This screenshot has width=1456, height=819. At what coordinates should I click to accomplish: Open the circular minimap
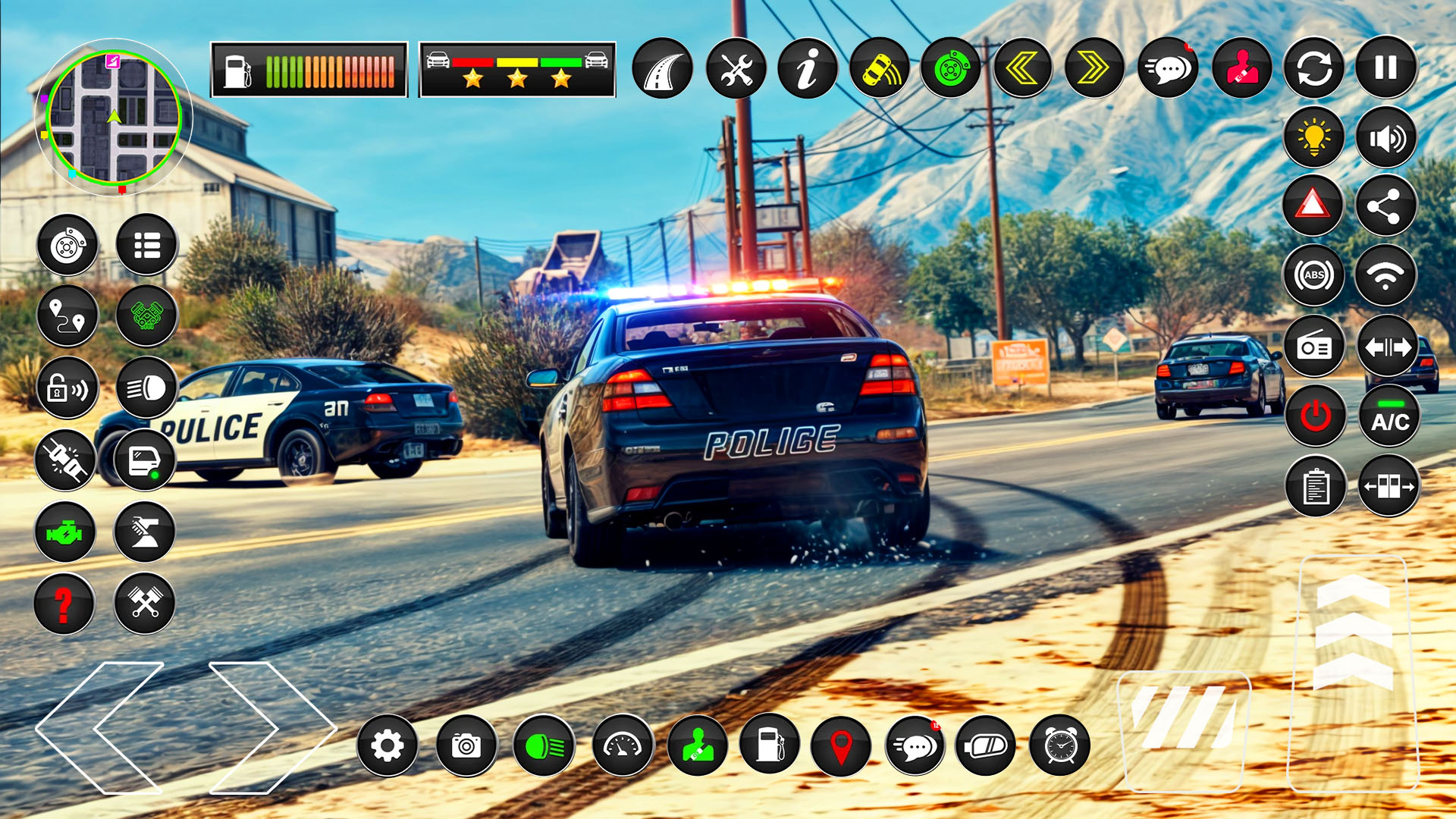[x=114, y=118]
